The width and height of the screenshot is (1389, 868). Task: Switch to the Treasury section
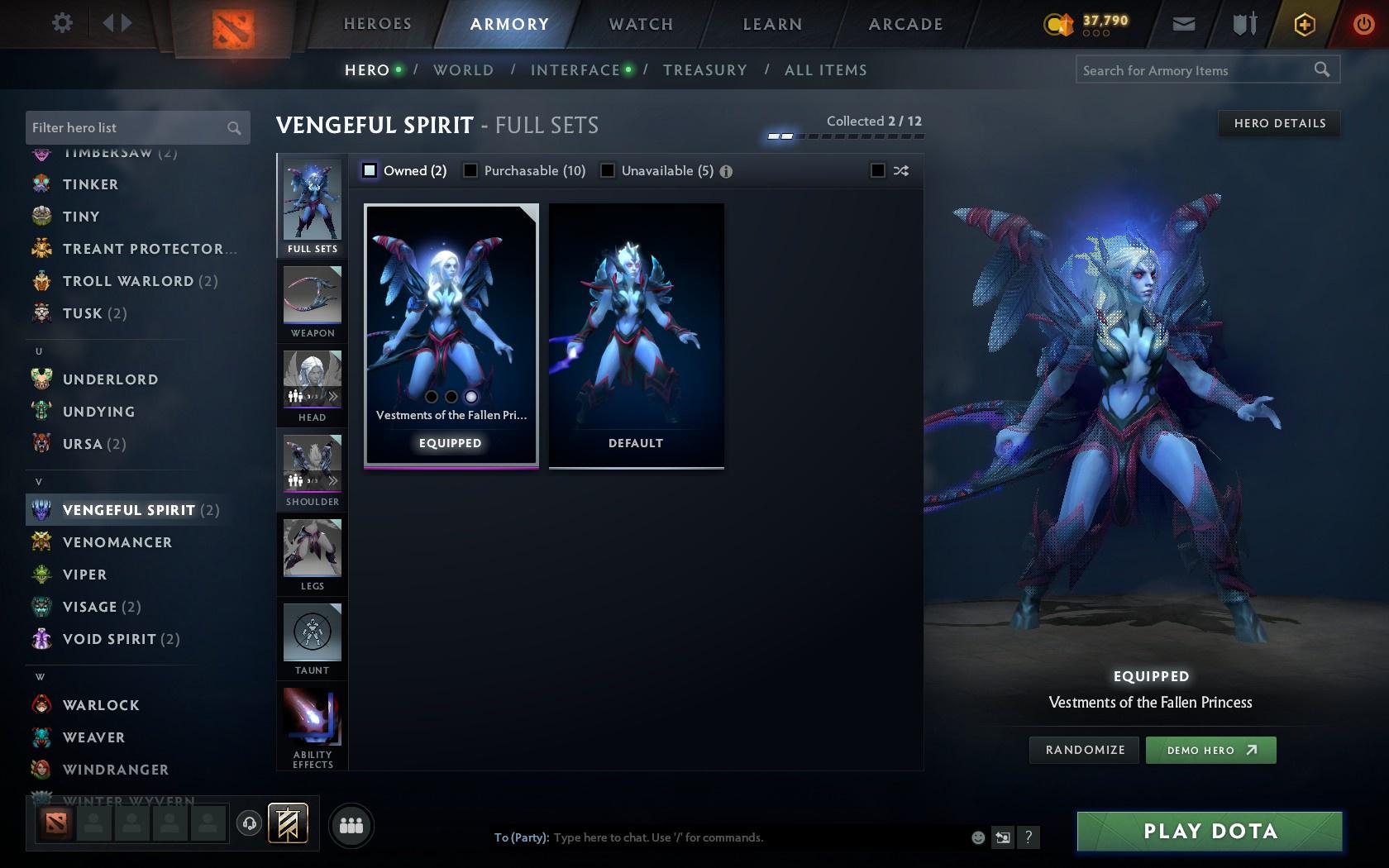pyautogui.click(x=704, y=70)
